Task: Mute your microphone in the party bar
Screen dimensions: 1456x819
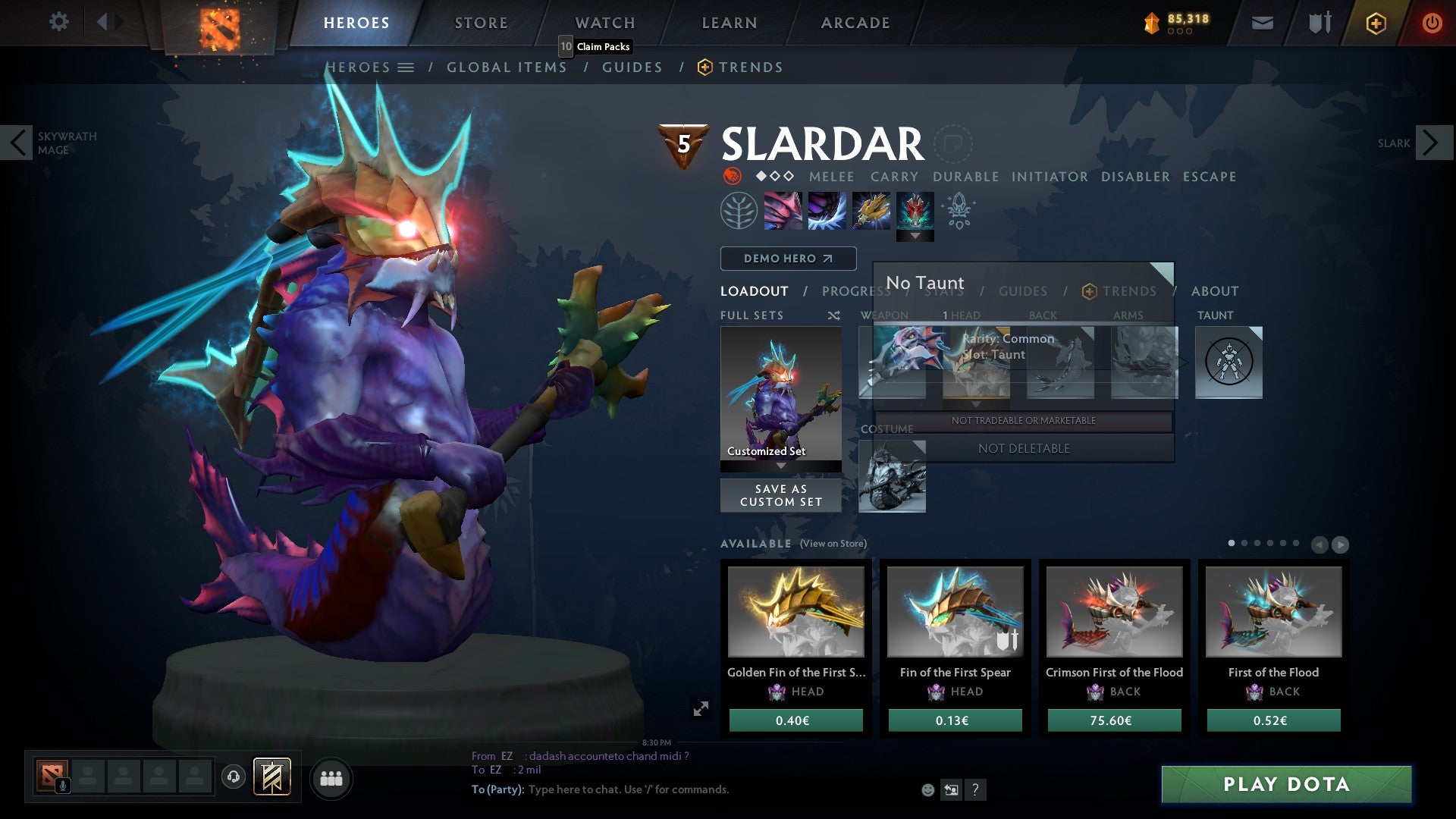Action: click(63, 786)
